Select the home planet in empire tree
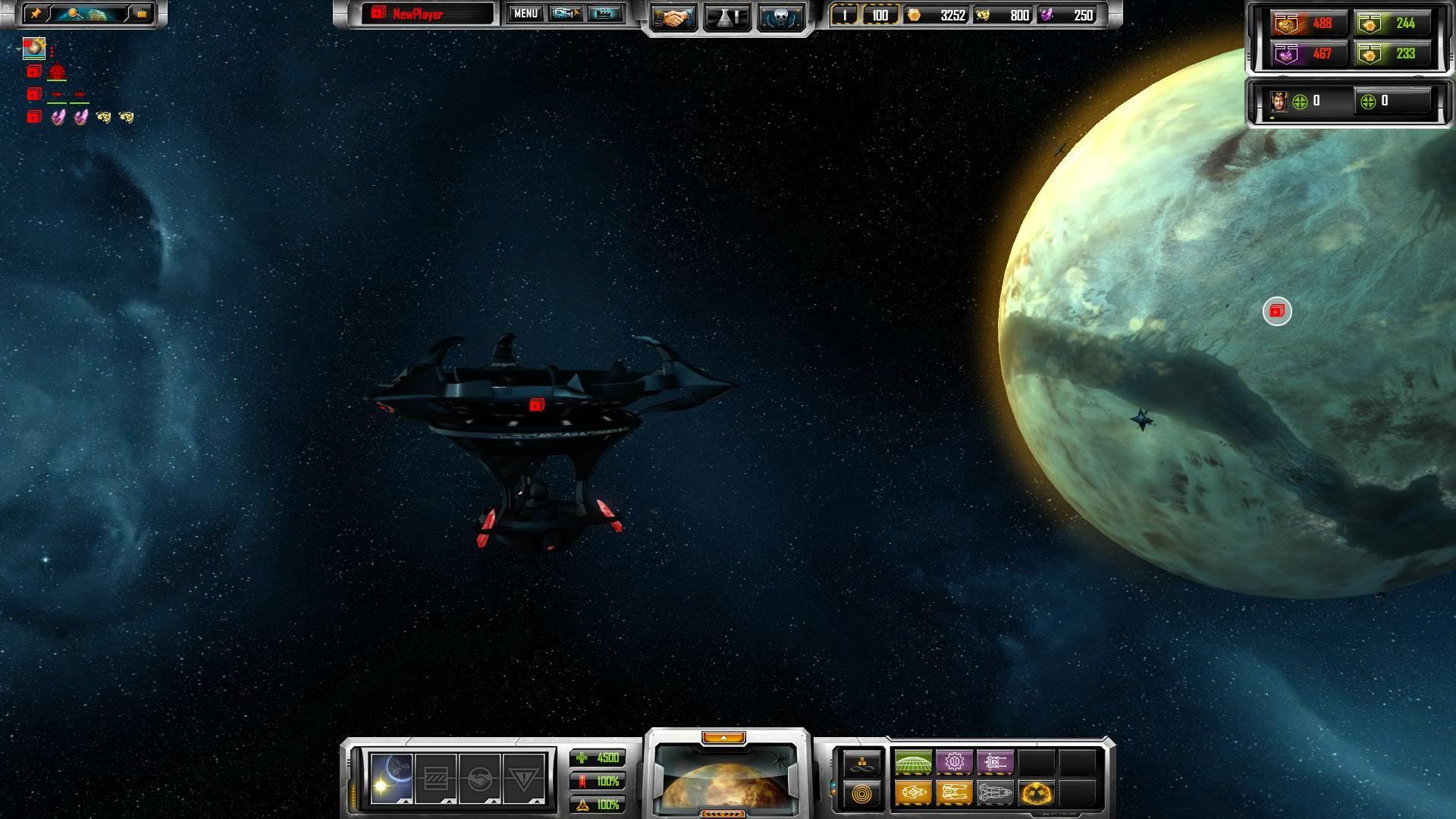1456x819 pixels. (34, 49)
